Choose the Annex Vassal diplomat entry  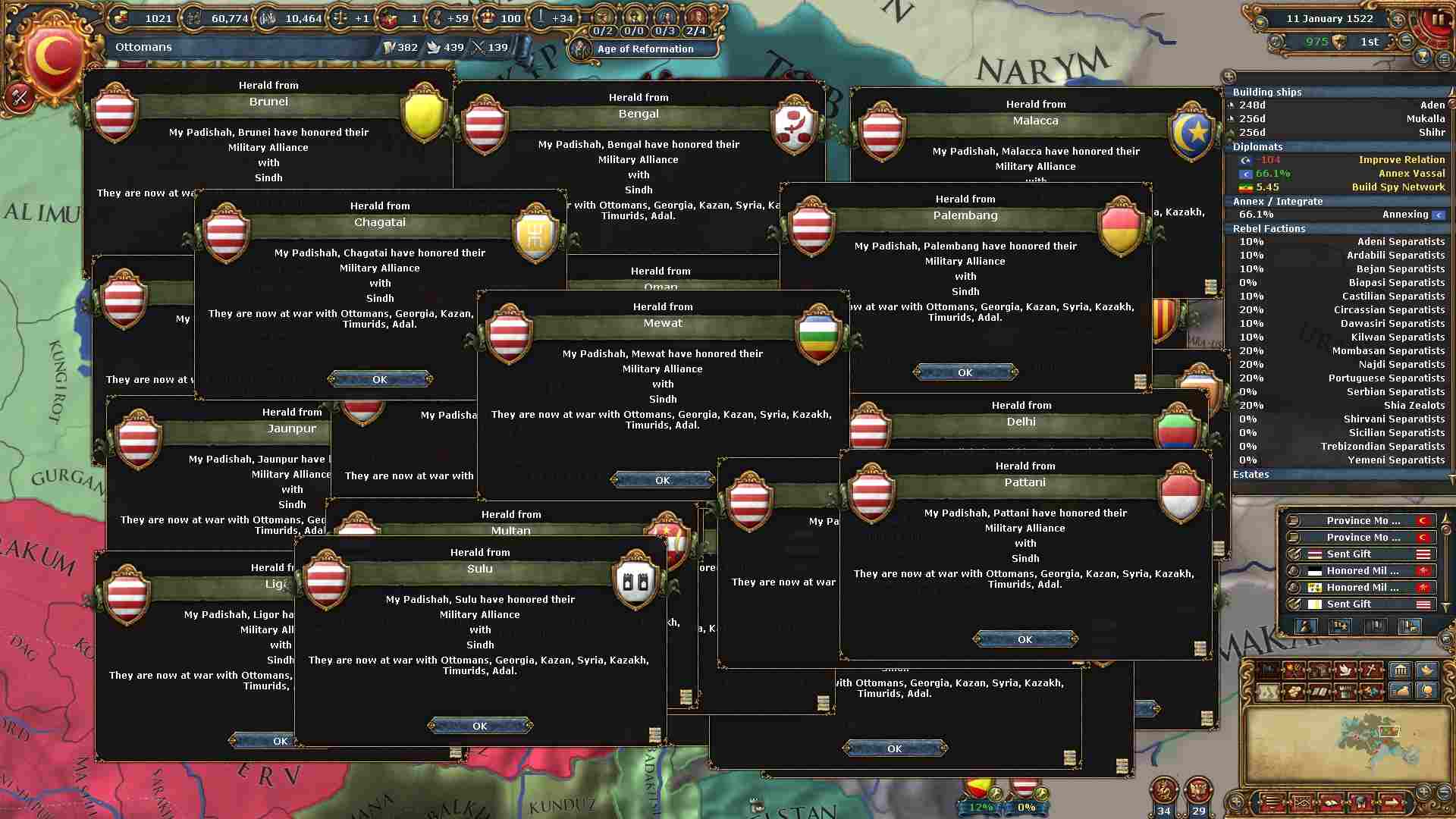point(1411,174)
